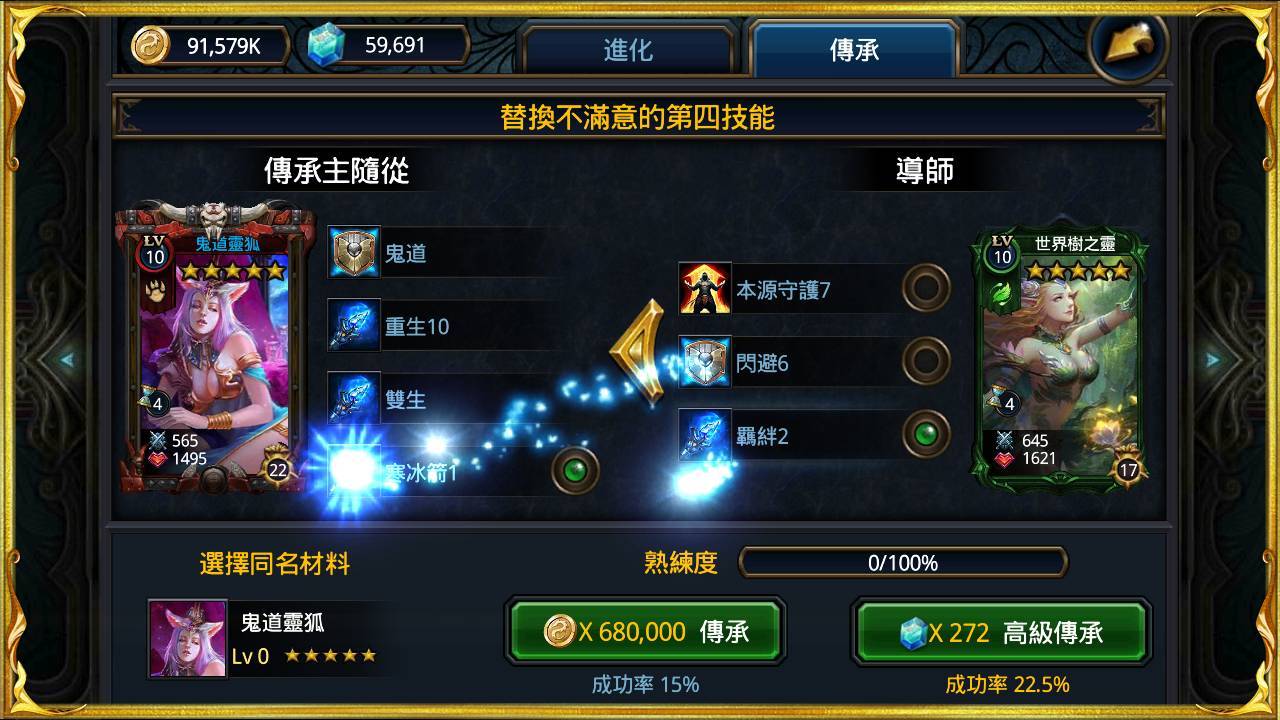Select the 閃避6 shield skill icon
1280x720 pixels.
[703, 361]
